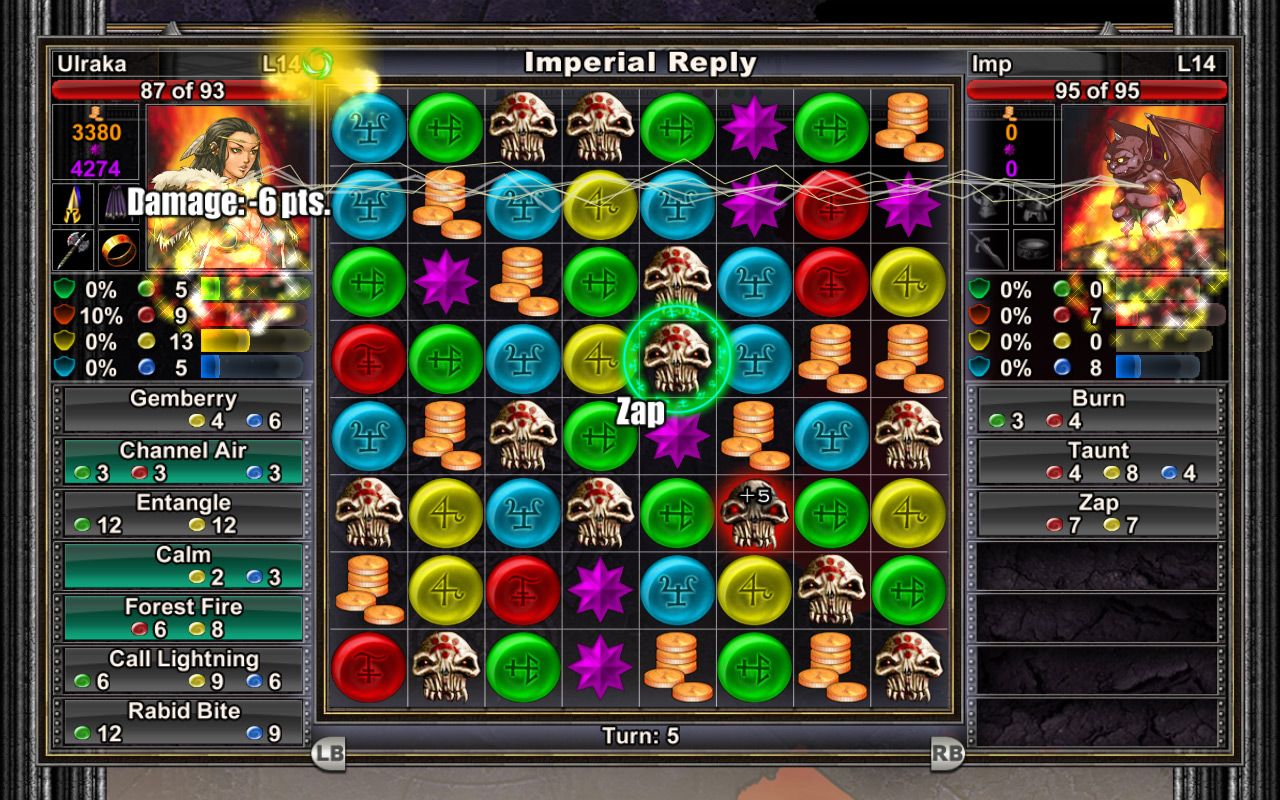Cast Forest Fire from the spell list
This screenshot has width=1280, height=800.
click(x=183, y=617)
